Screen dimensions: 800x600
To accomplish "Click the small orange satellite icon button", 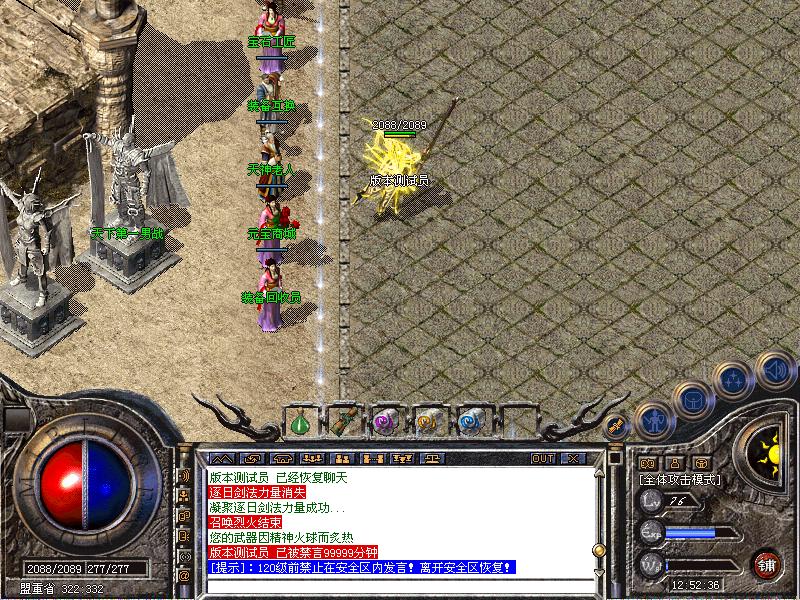I will click(x=616, y=425).
